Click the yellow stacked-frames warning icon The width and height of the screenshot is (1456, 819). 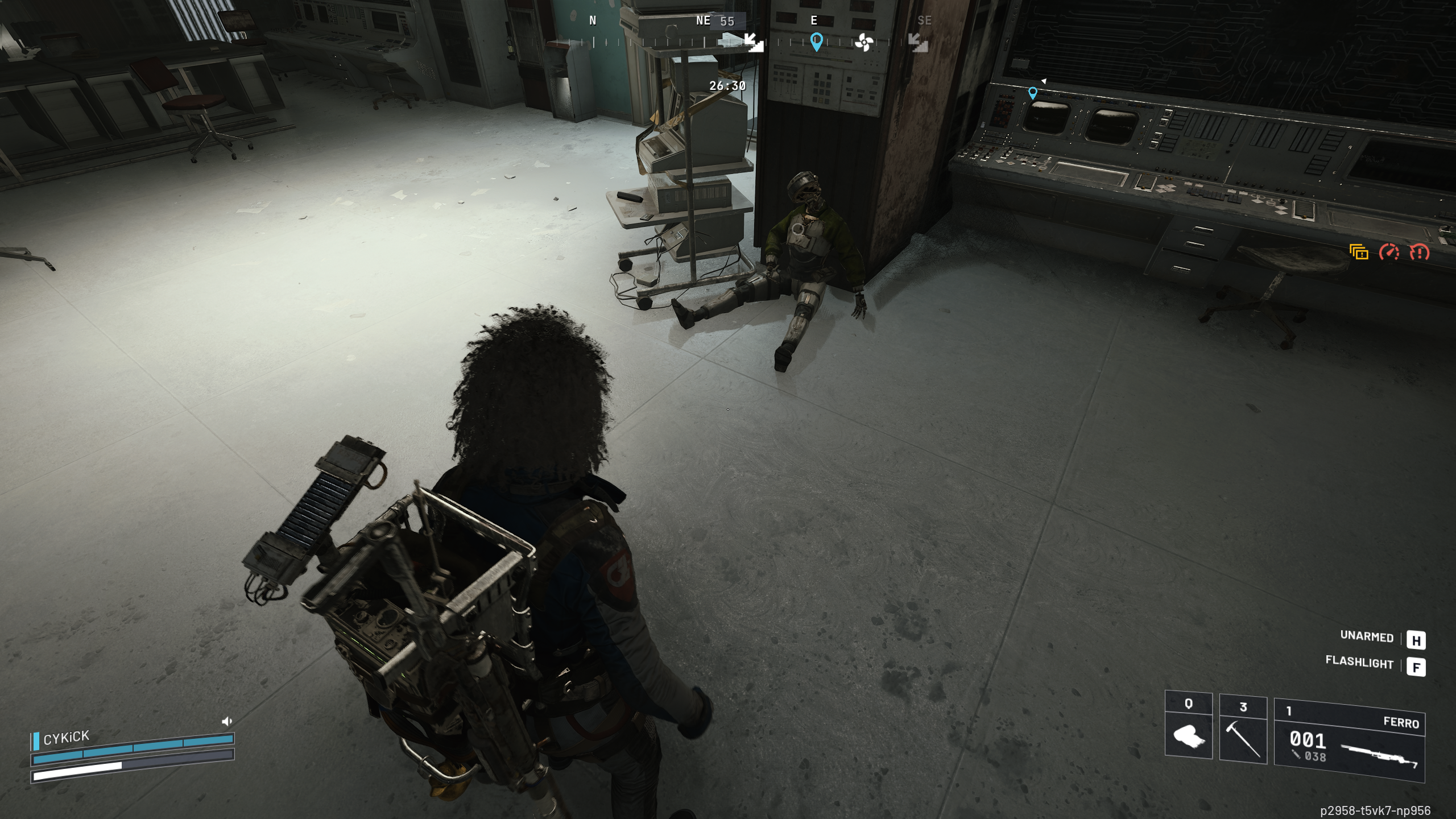(1359, 251)
